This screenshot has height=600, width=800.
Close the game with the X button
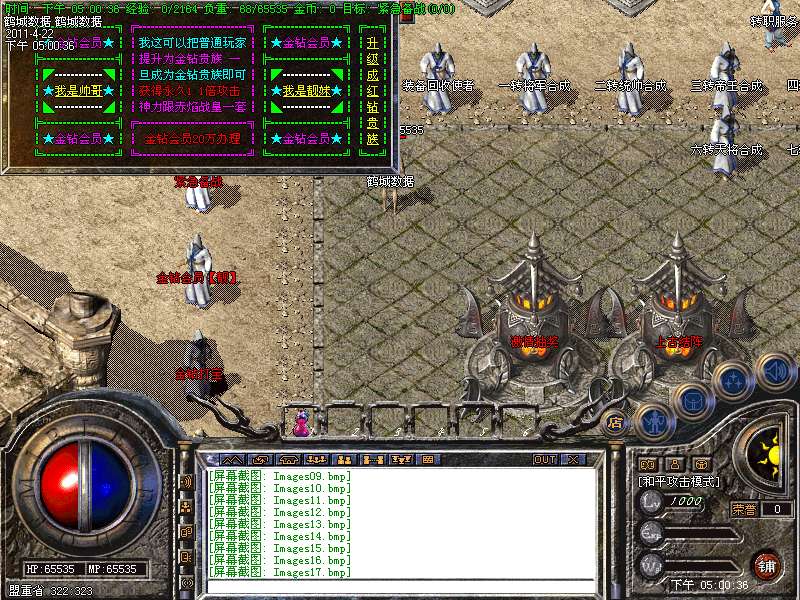pos(573,459)
